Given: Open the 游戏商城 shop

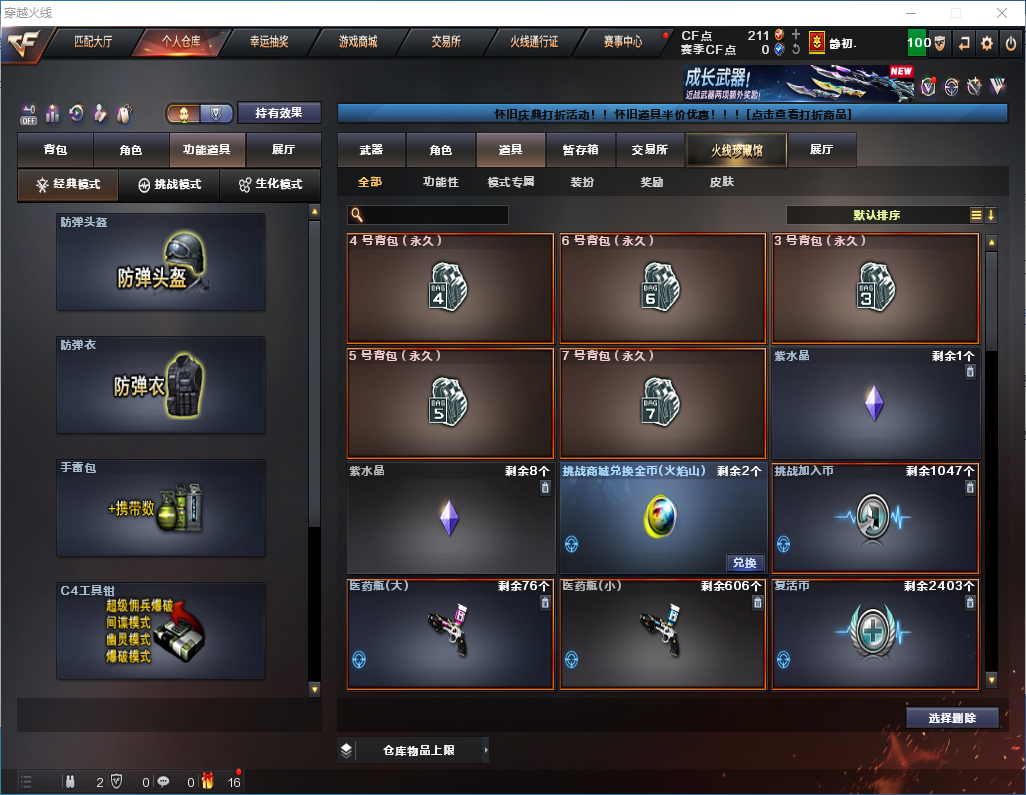Looking at the screenshot, I should pyautogui.click(x=358, y=42).
